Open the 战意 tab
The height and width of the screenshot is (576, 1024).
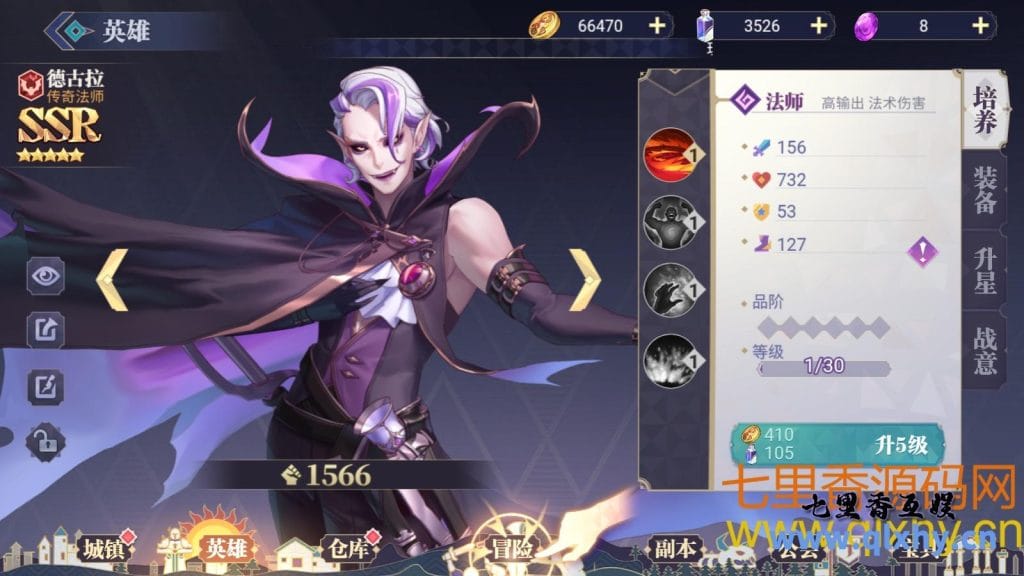[984, 349]
